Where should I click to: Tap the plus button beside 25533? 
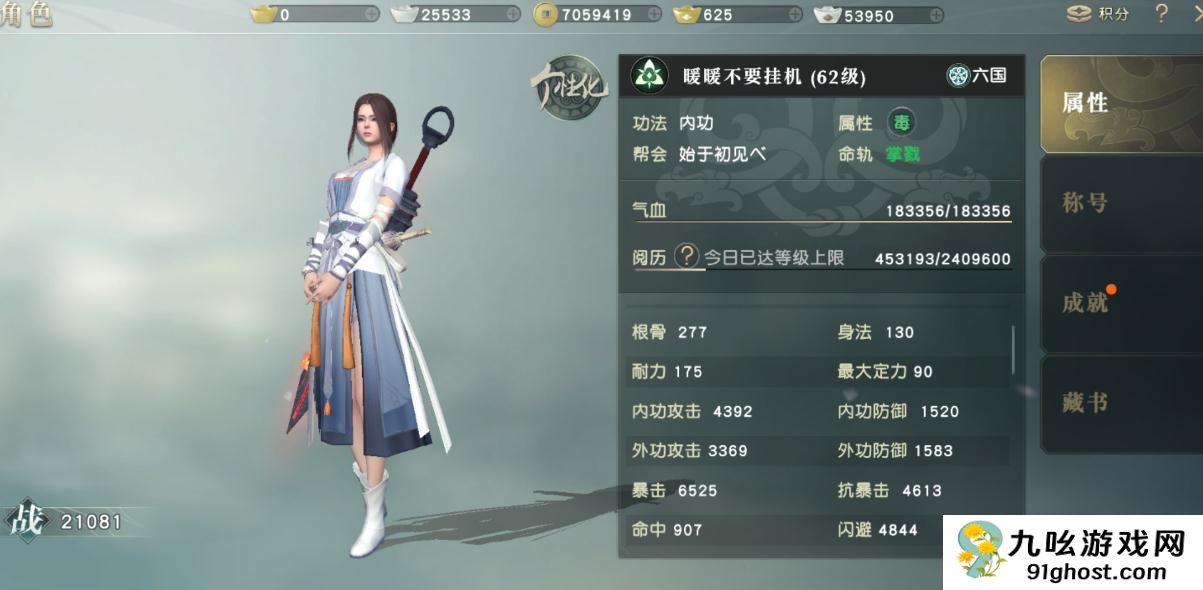tap(513, 15)
